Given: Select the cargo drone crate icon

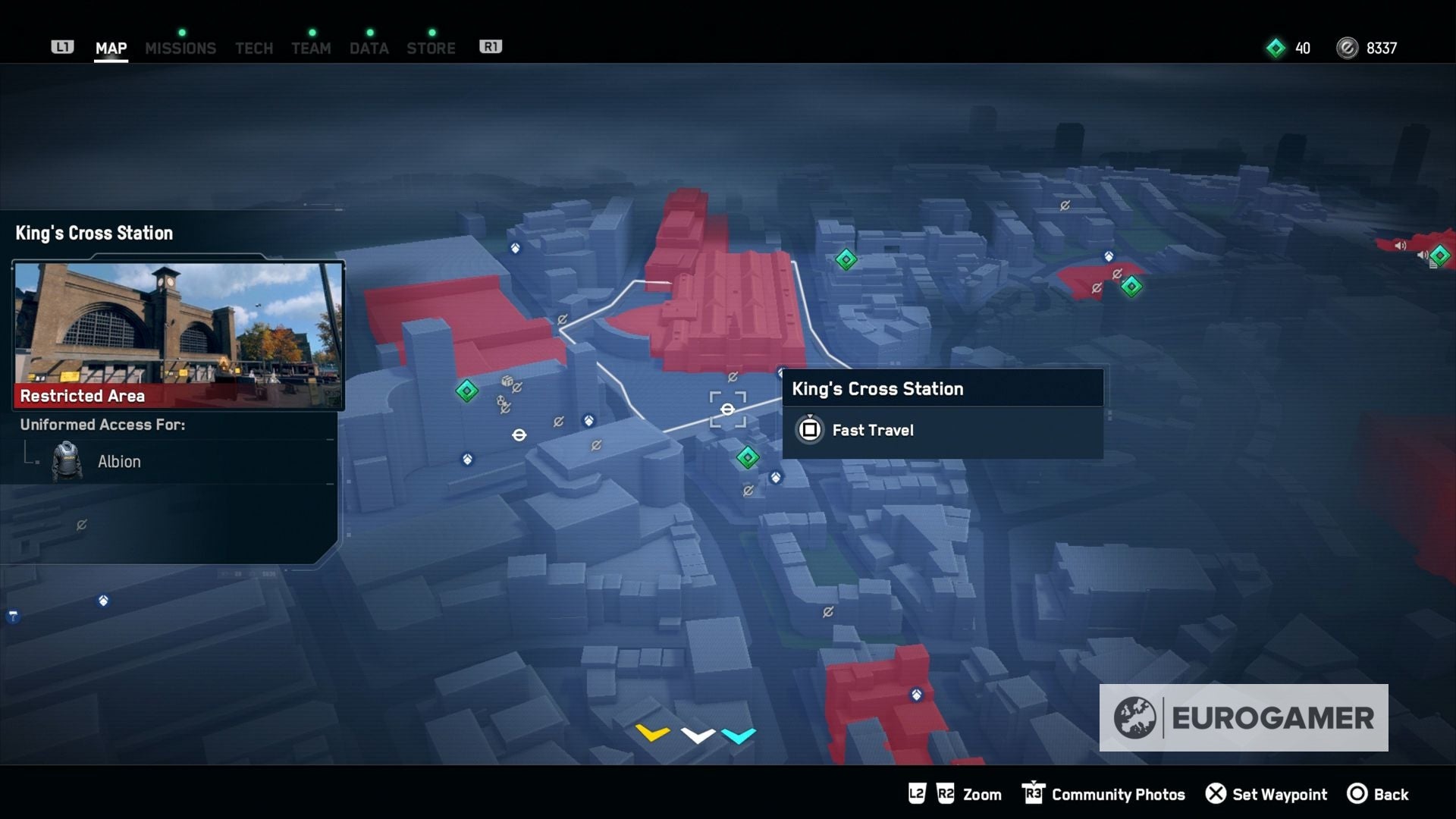Looking at the screenshot, I should pyautogui.click(x=507, y=382).
